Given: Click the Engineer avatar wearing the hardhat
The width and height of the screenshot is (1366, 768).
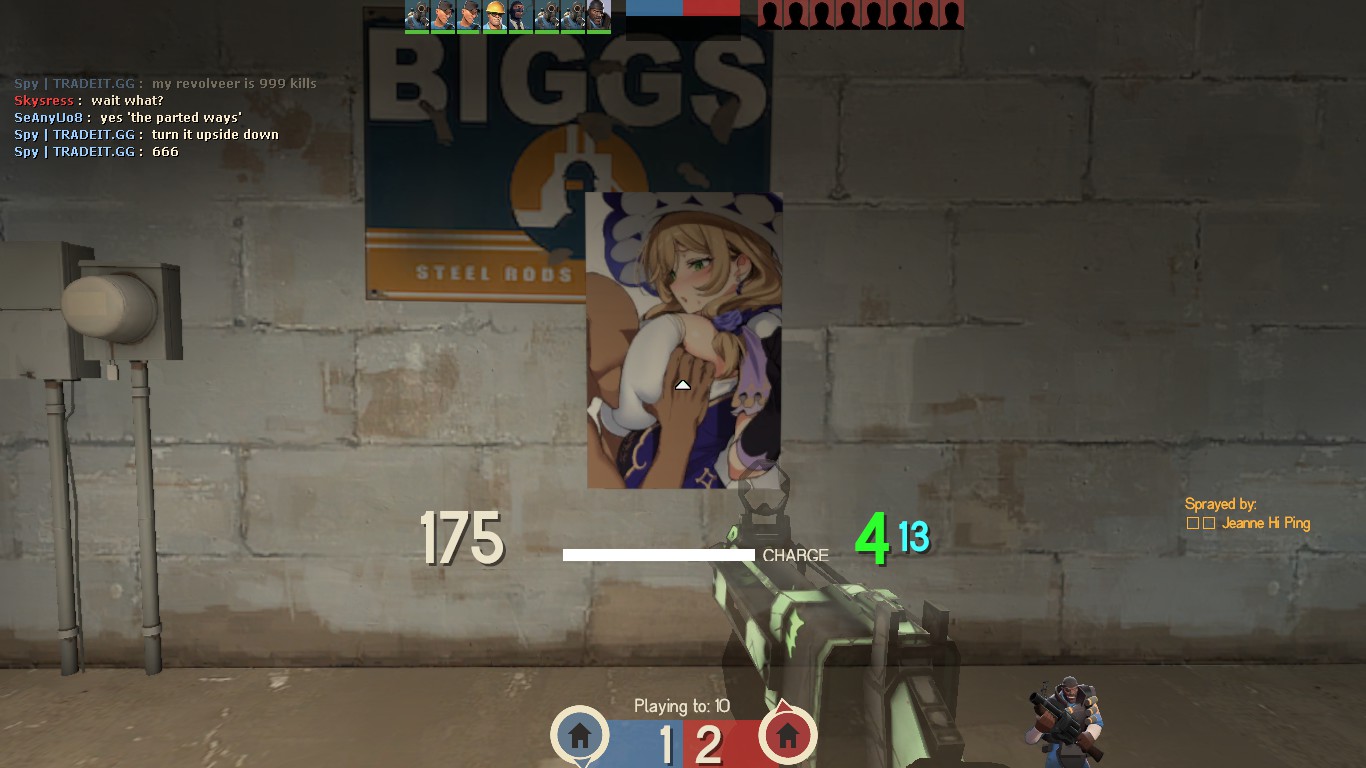Looking at the screenshot, I should point(494,15).
